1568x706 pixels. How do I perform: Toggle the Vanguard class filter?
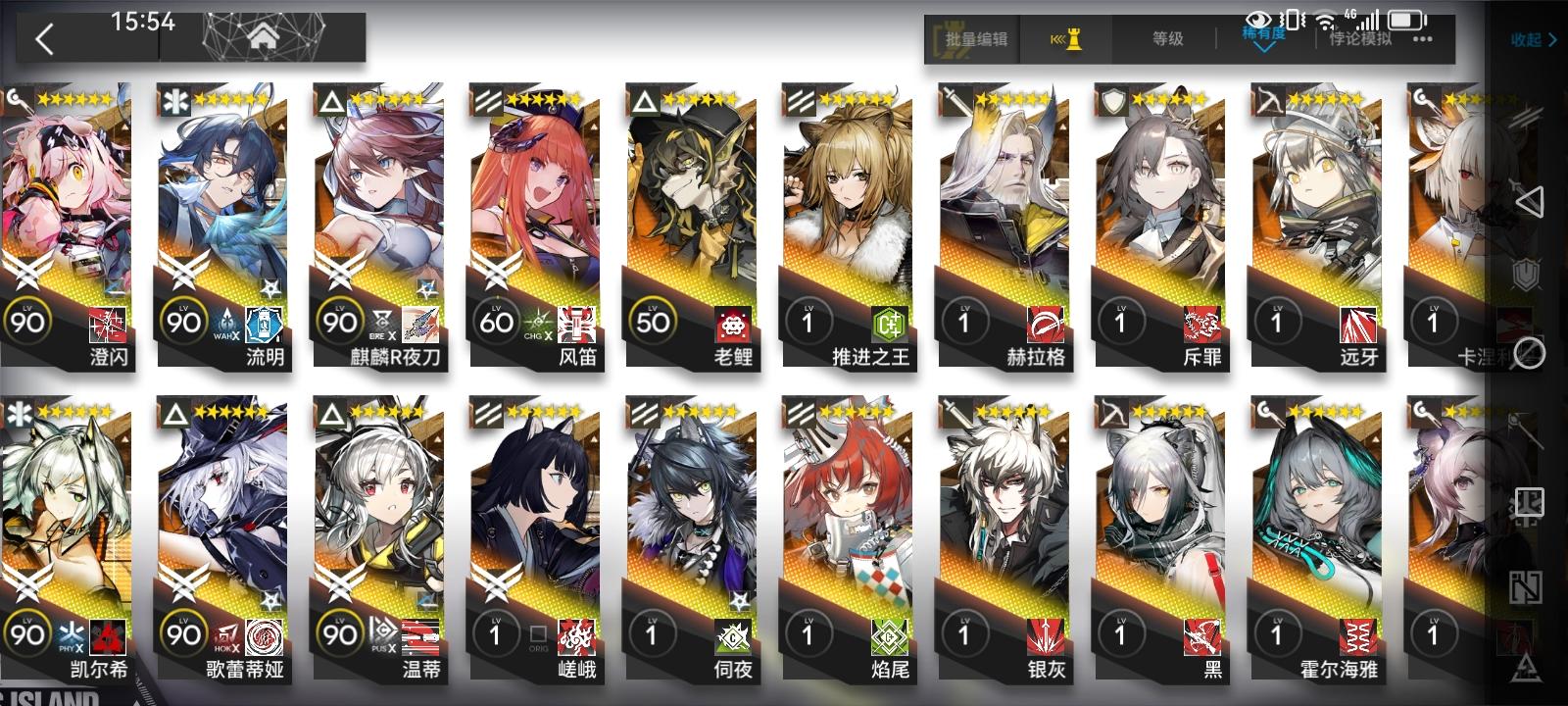[1527, 117]
